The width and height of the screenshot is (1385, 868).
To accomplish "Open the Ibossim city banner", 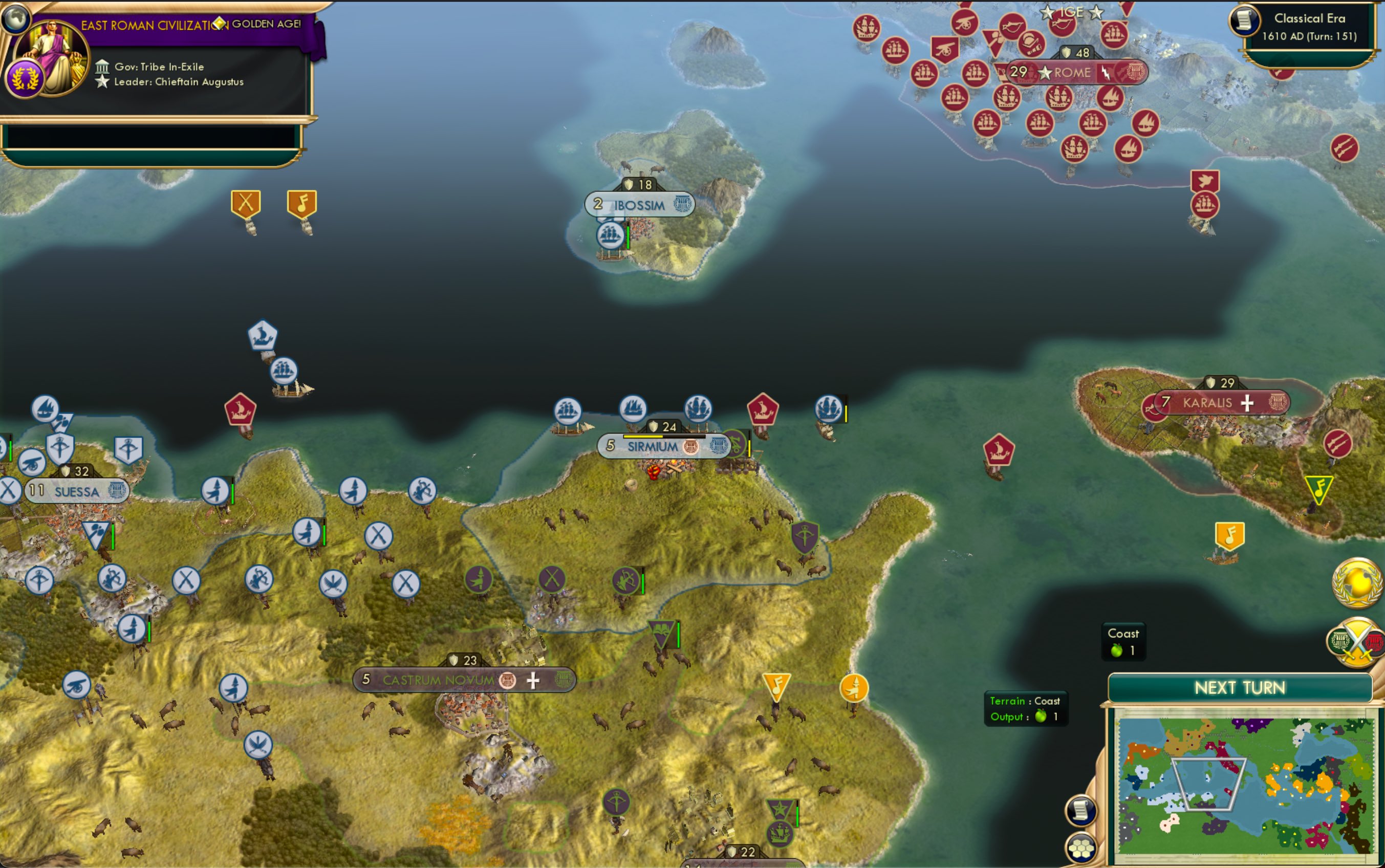I will pos(639,205).
